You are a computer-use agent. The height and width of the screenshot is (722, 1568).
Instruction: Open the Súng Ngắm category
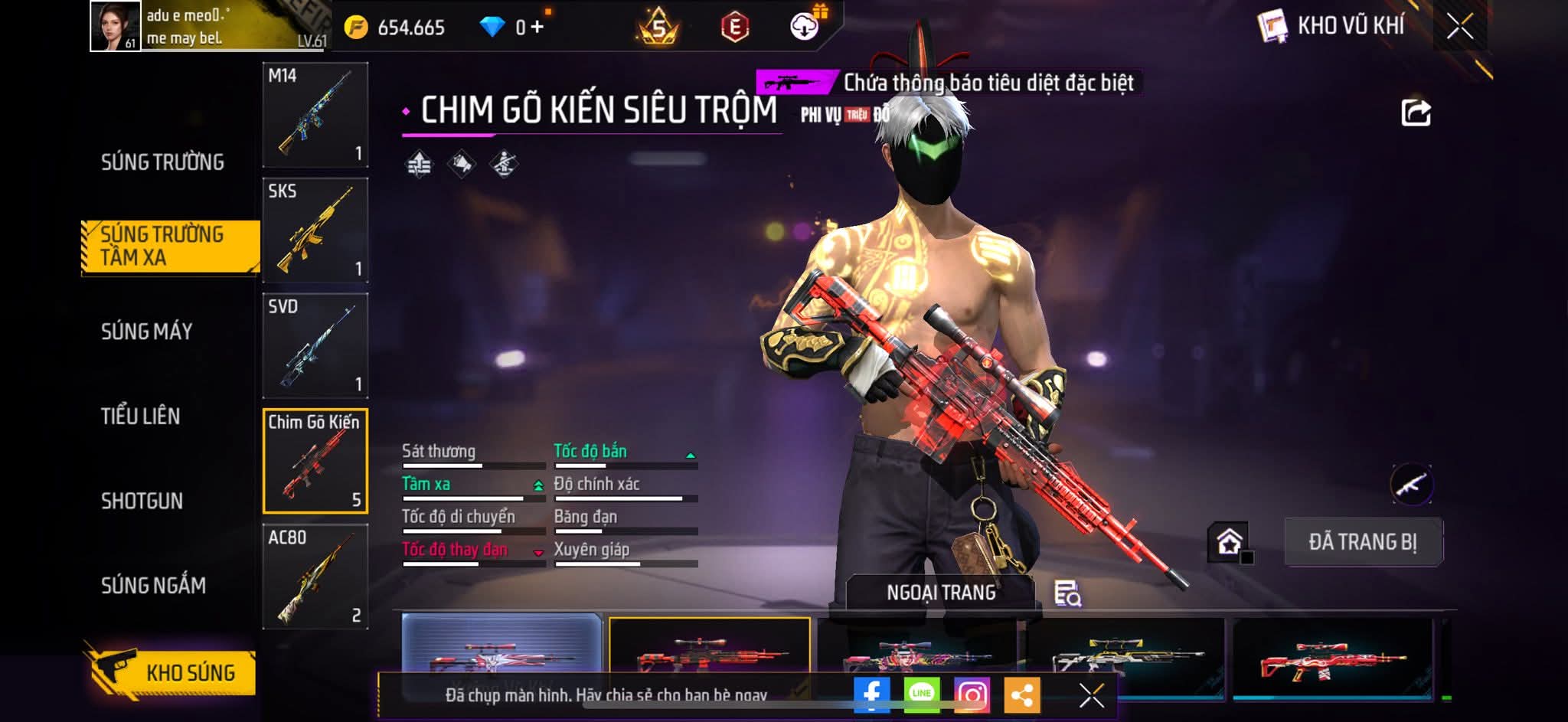(153, 586)
